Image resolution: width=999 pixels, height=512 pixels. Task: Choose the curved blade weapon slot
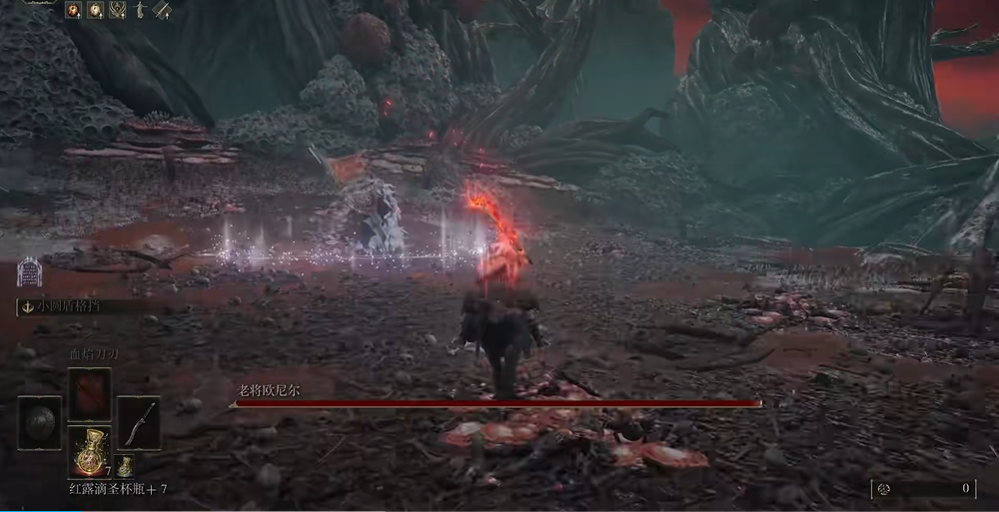tap(139, 421)
